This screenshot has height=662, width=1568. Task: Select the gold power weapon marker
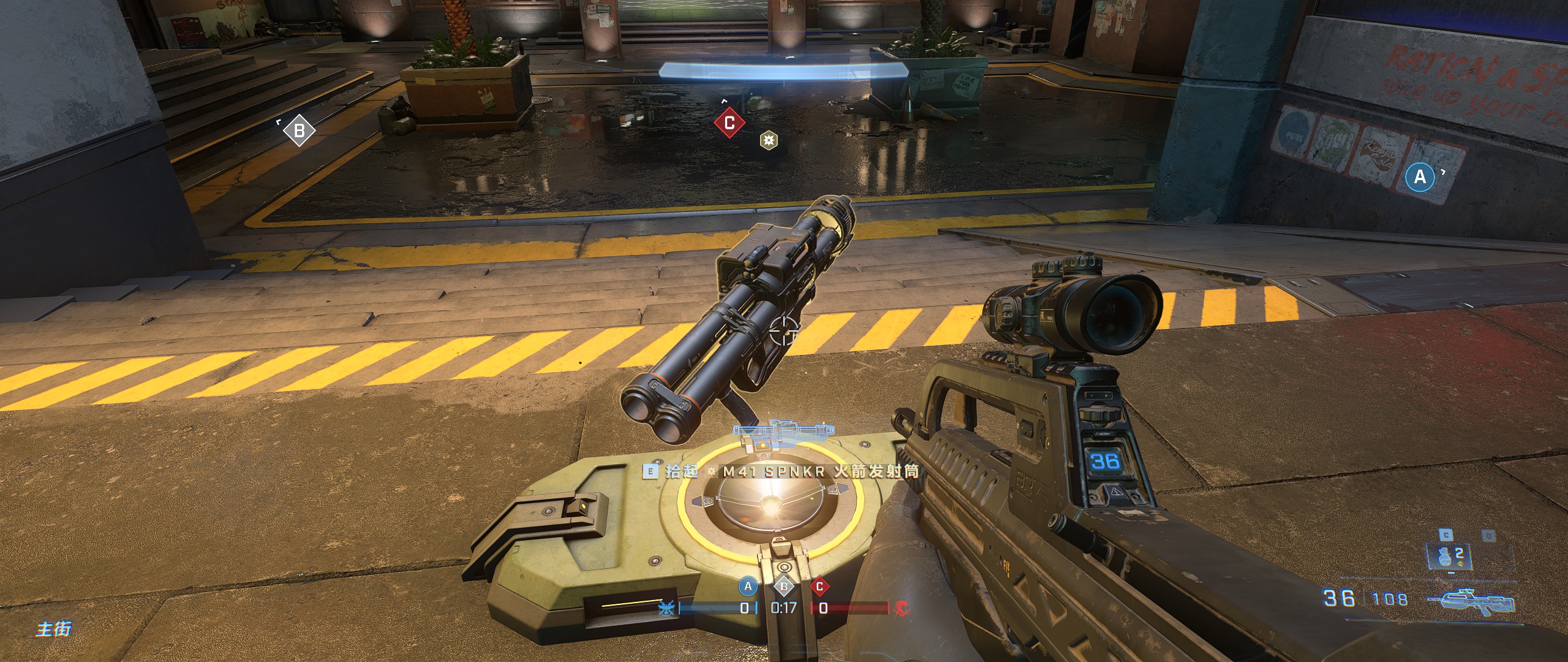769,141
